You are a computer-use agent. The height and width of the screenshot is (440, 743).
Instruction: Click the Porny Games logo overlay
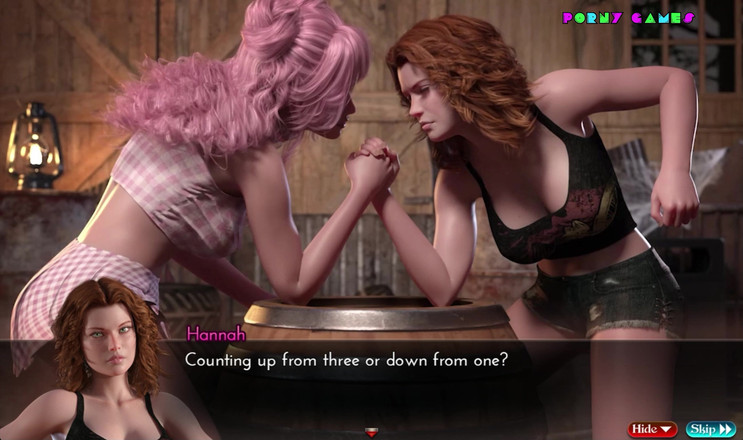pos(627,18)
